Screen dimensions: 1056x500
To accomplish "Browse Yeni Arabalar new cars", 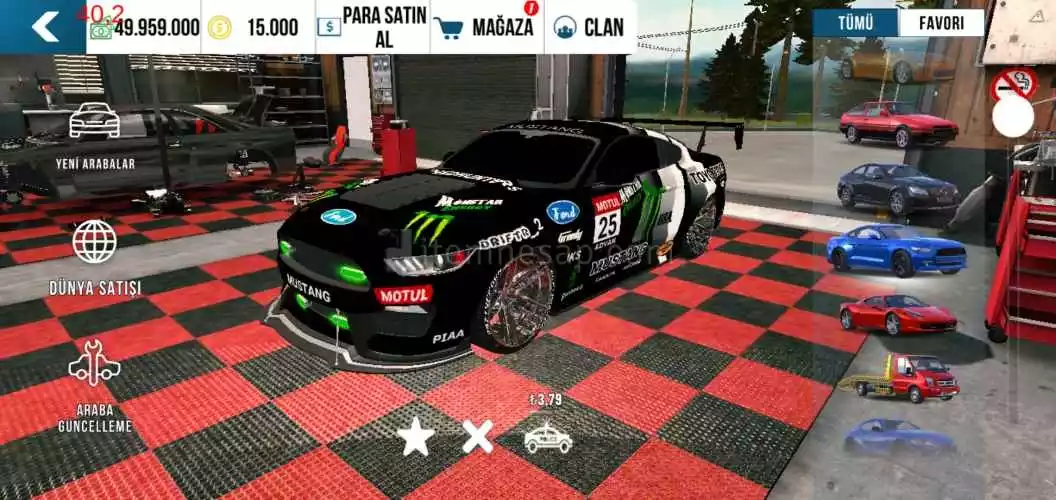I will (94, 133).
